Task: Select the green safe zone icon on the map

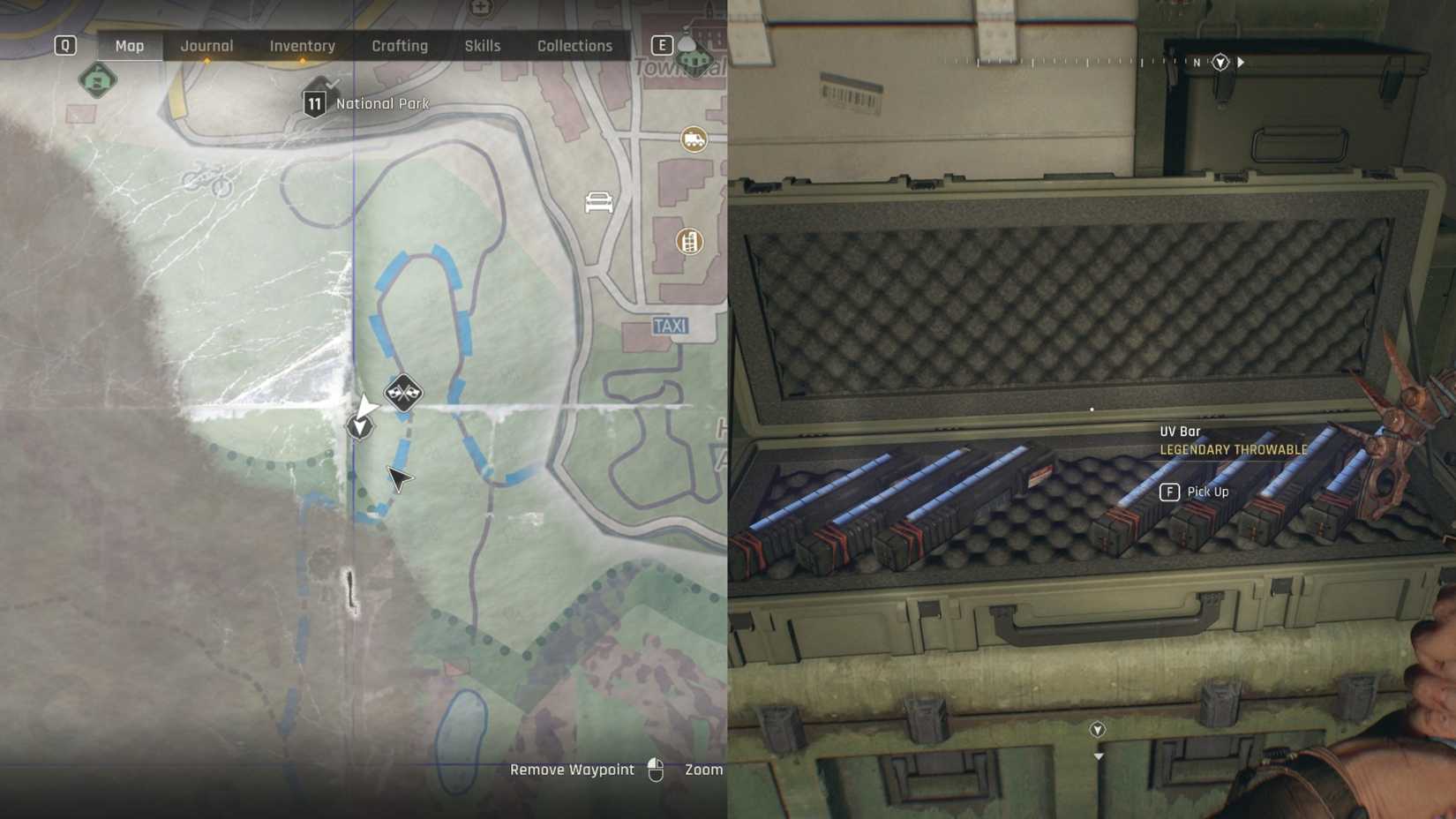Action: click(x=97, y=80)
